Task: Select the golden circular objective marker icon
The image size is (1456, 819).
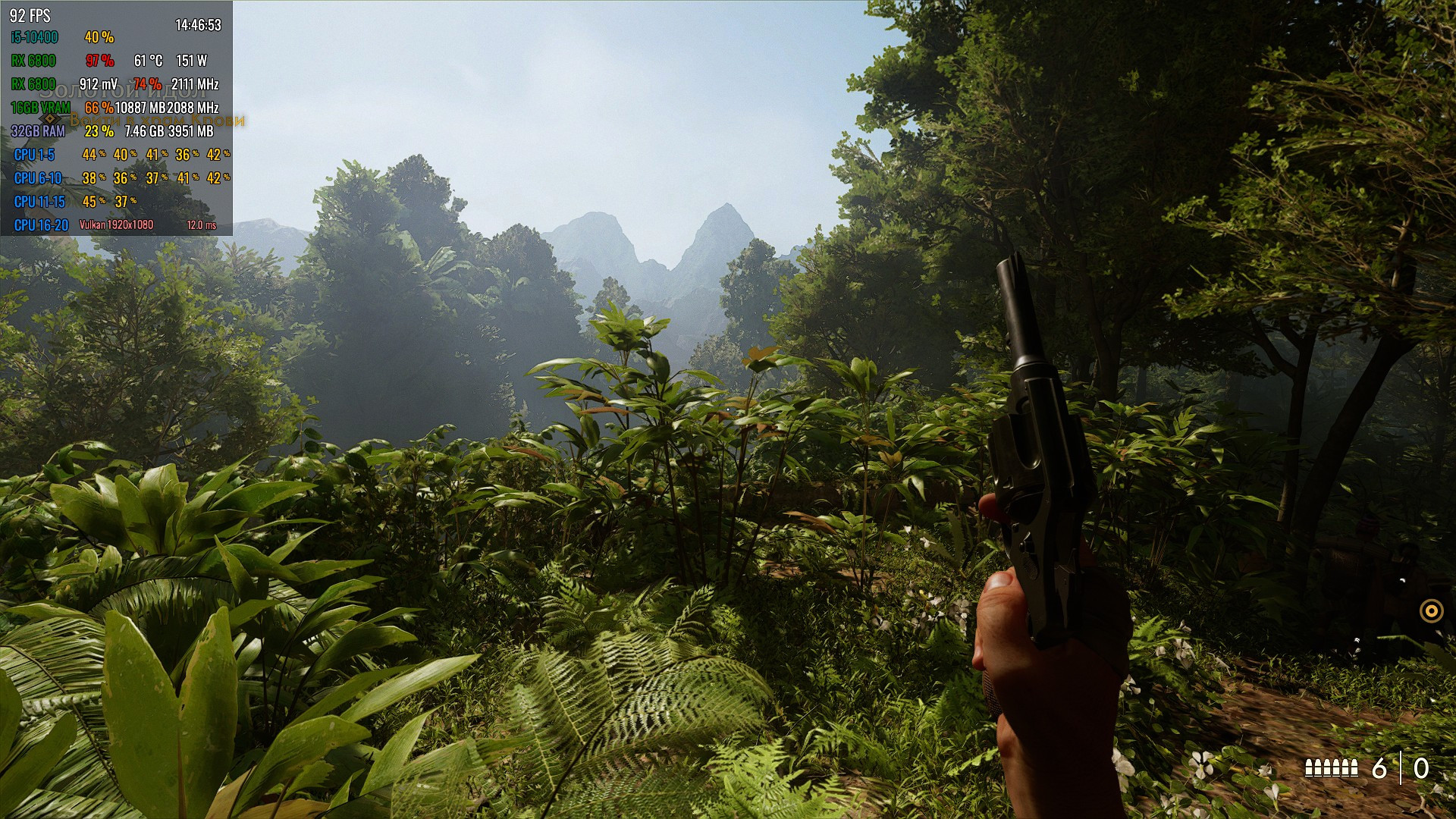Action: (1431, 610)
